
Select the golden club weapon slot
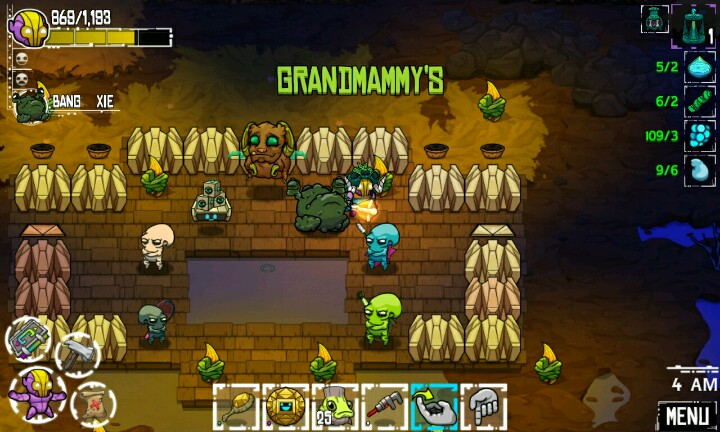[x=236, y=407]
